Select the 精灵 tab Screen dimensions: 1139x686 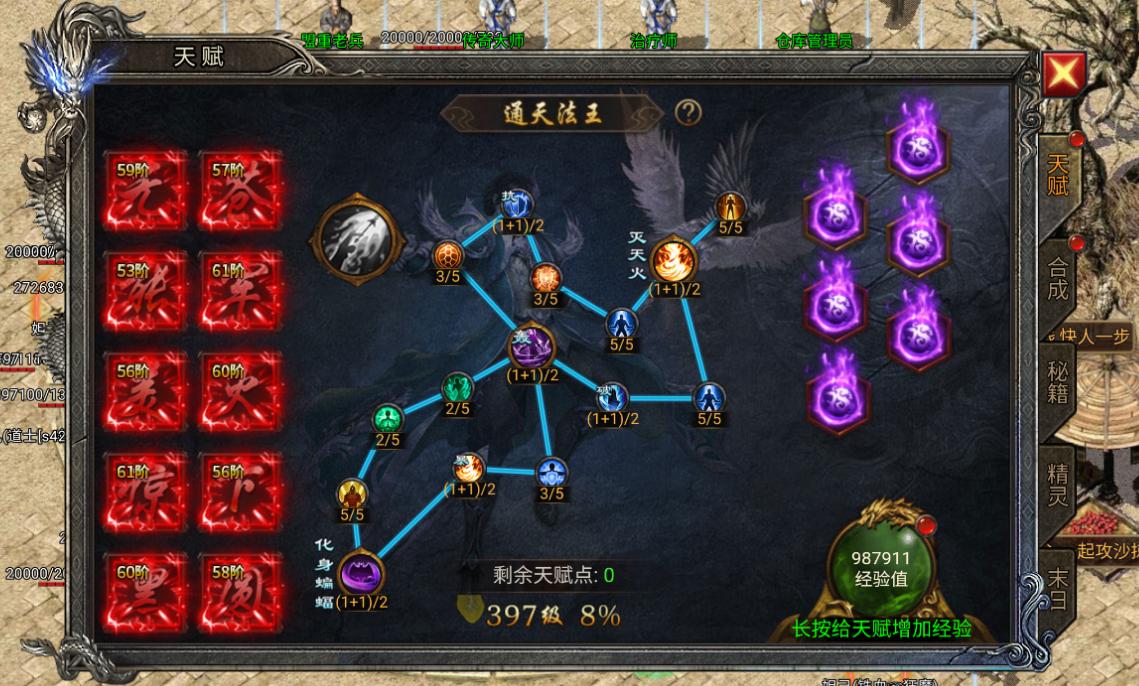click(x=1057, y=484)
